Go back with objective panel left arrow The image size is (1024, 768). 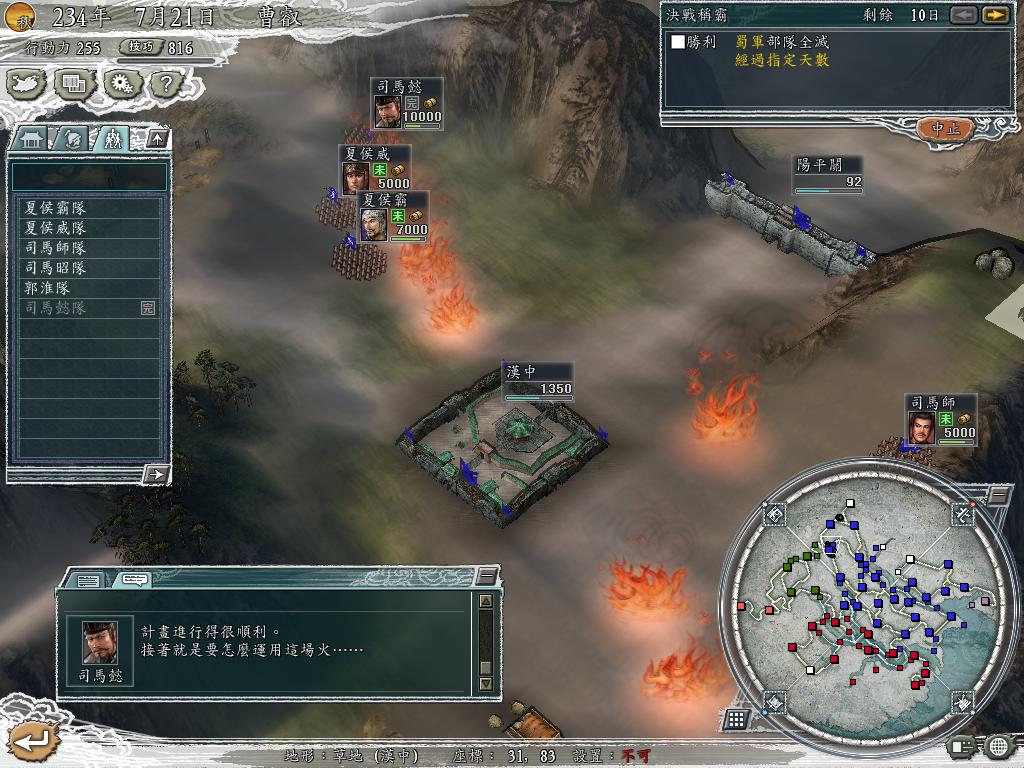pyautogui.click(x=963, y=15)
